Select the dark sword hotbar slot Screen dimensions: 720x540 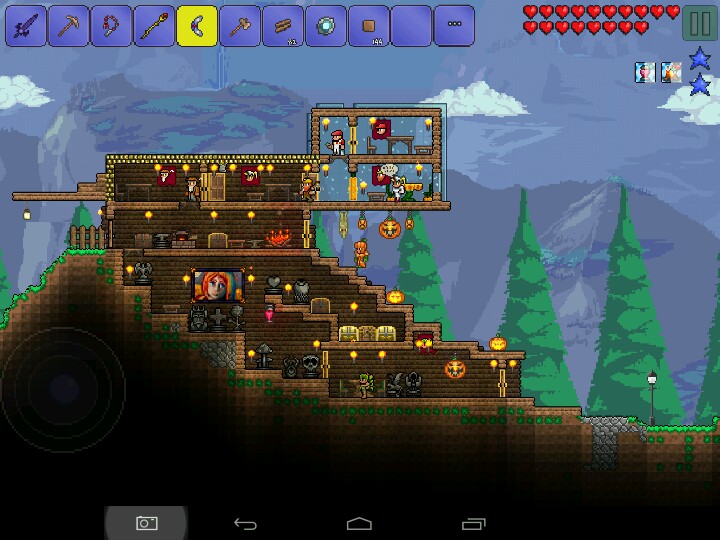pyautogui.click(x=26, y=26)
